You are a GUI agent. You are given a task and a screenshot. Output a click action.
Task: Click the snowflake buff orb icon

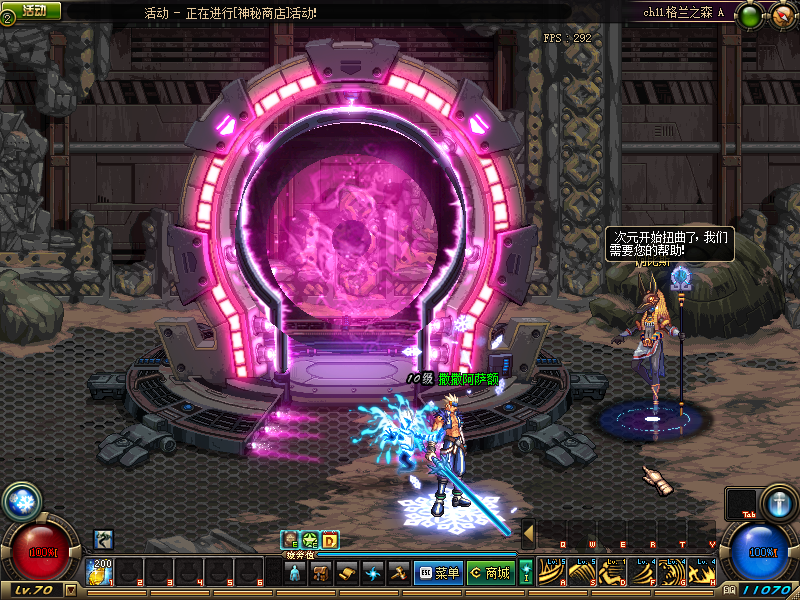pyautogui.click(x=20, y=501)
